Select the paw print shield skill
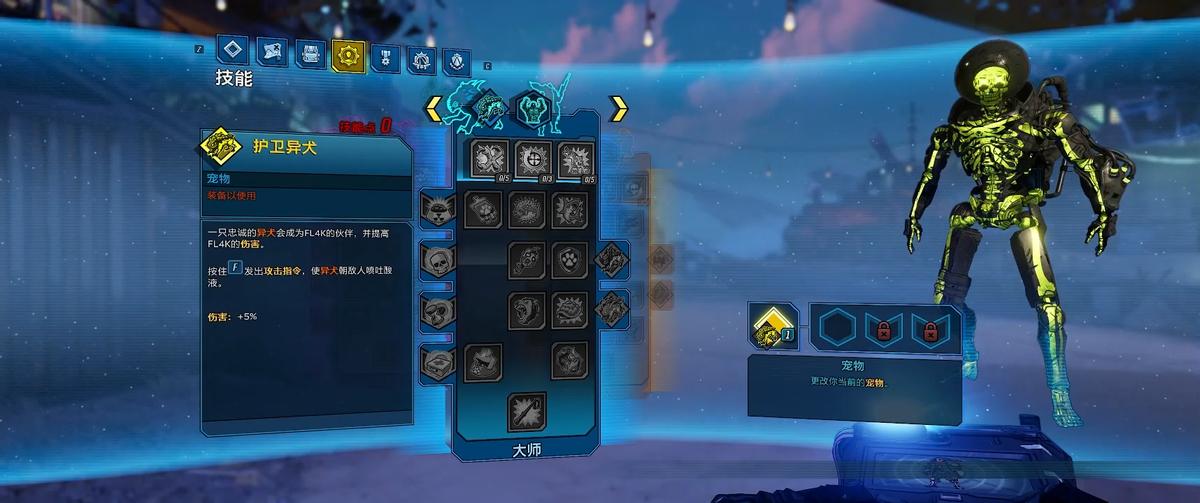 coord(570,260)
